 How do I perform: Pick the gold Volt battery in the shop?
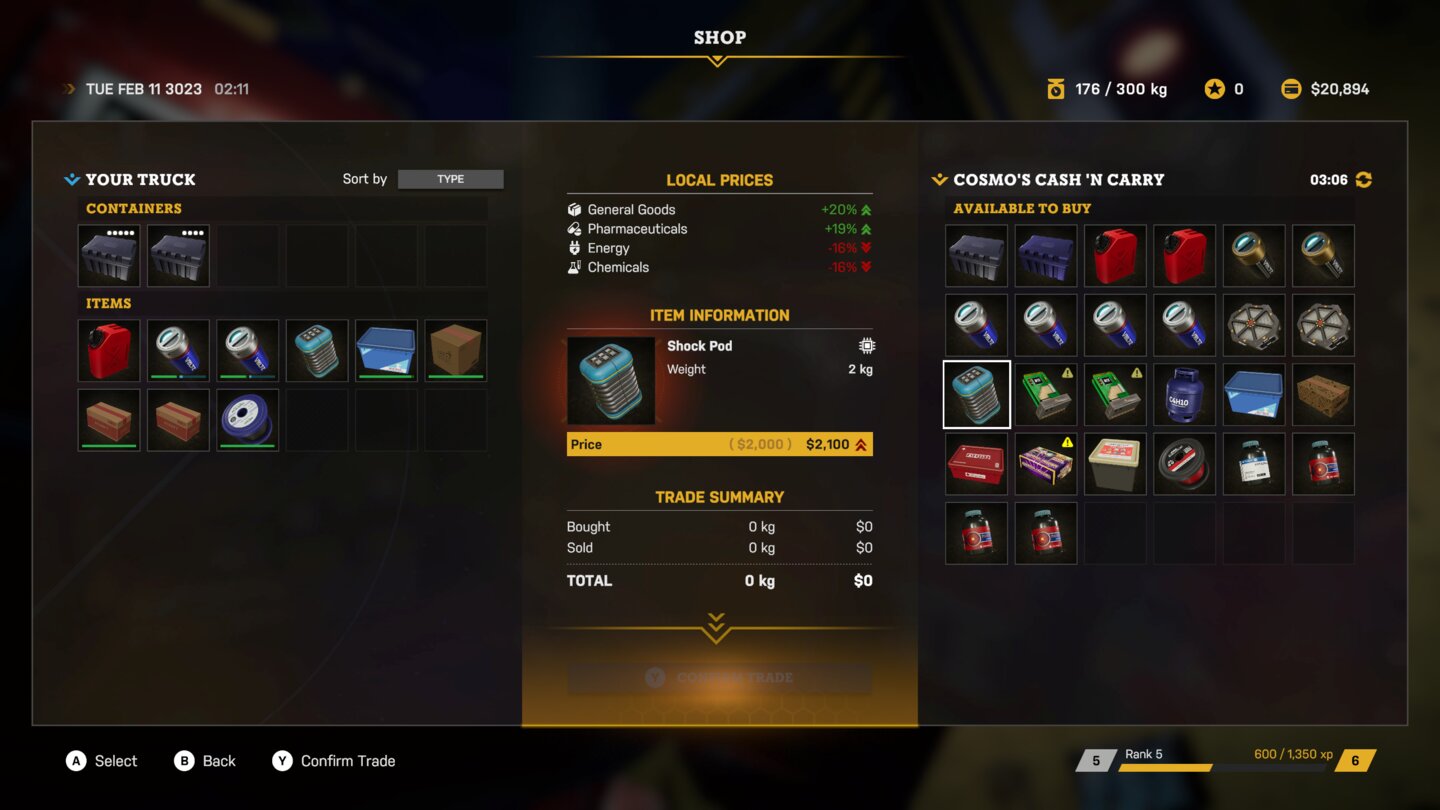1253,255
